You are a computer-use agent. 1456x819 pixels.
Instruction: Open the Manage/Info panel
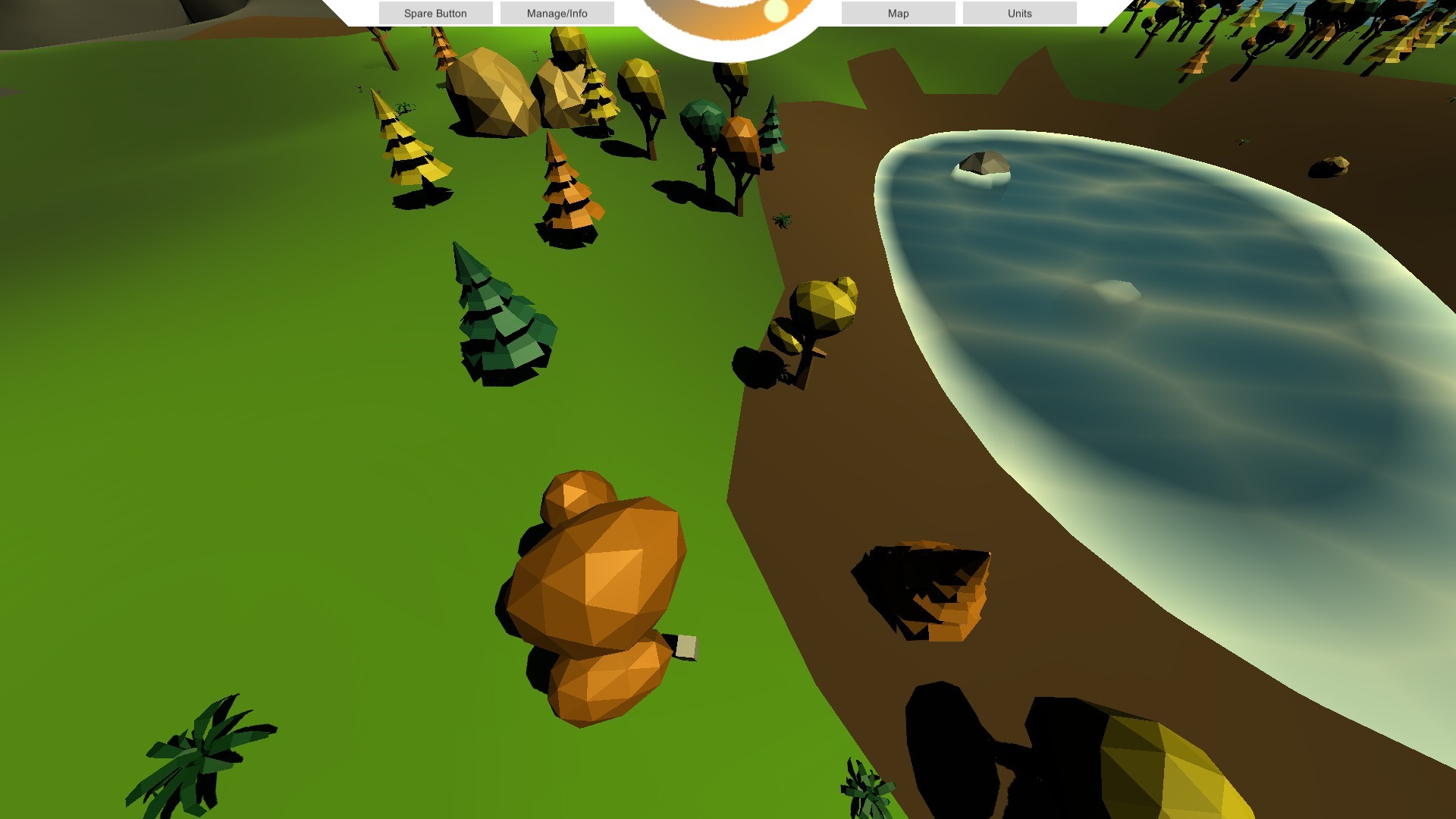(559, 13)
